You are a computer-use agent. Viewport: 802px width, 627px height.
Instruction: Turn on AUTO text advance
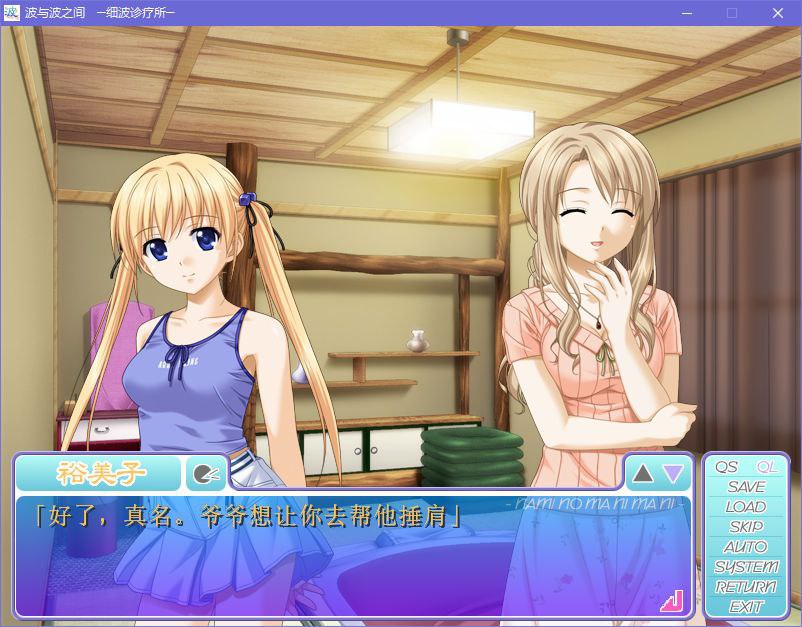point(746,547)
